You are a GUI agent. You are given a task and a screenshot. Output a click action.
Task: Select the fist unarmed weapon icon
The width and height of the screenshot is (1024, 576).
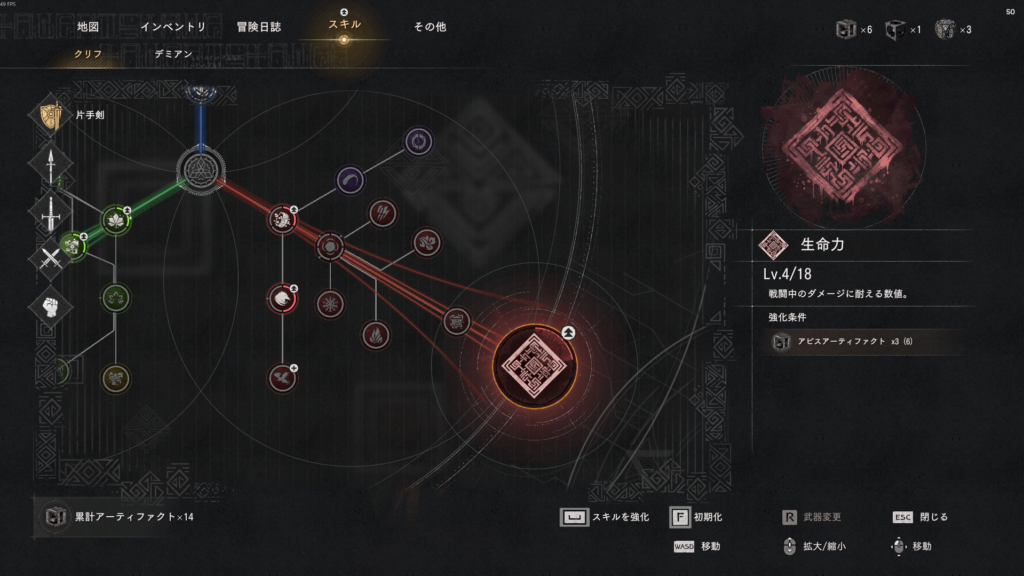coord(51,304)
